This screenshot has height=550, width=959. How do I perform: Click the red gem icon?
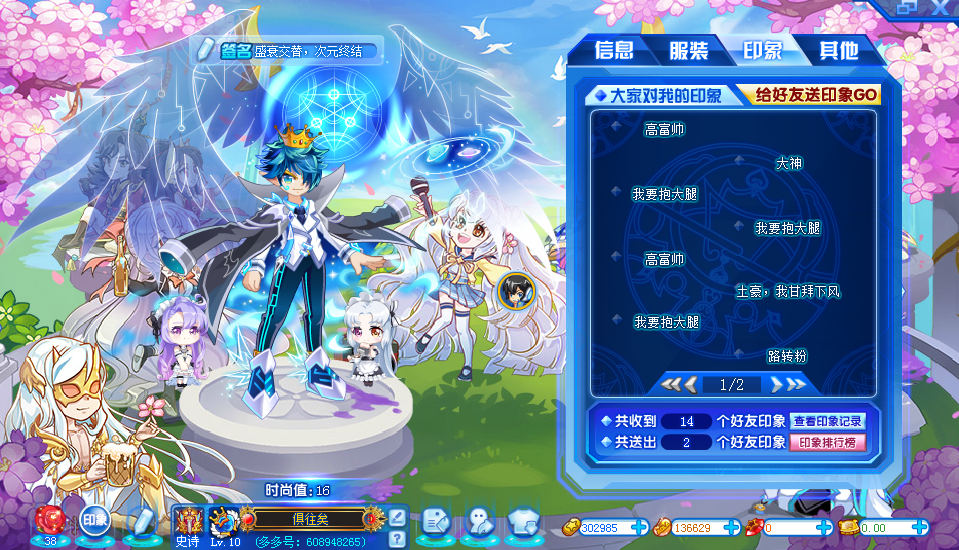coord(50,519)
